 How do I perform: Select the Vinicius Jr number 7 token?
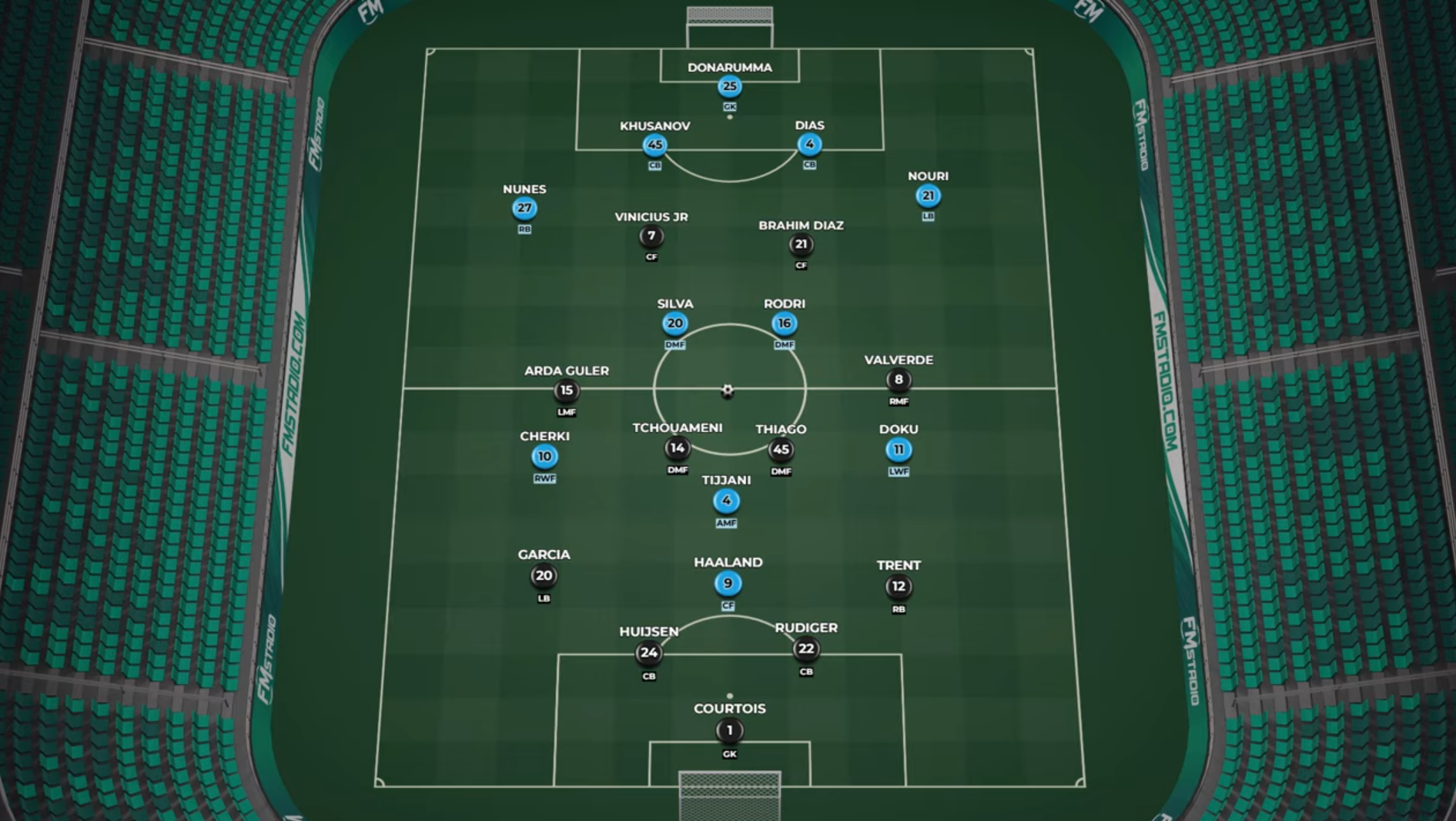click(x=651, y=236)
